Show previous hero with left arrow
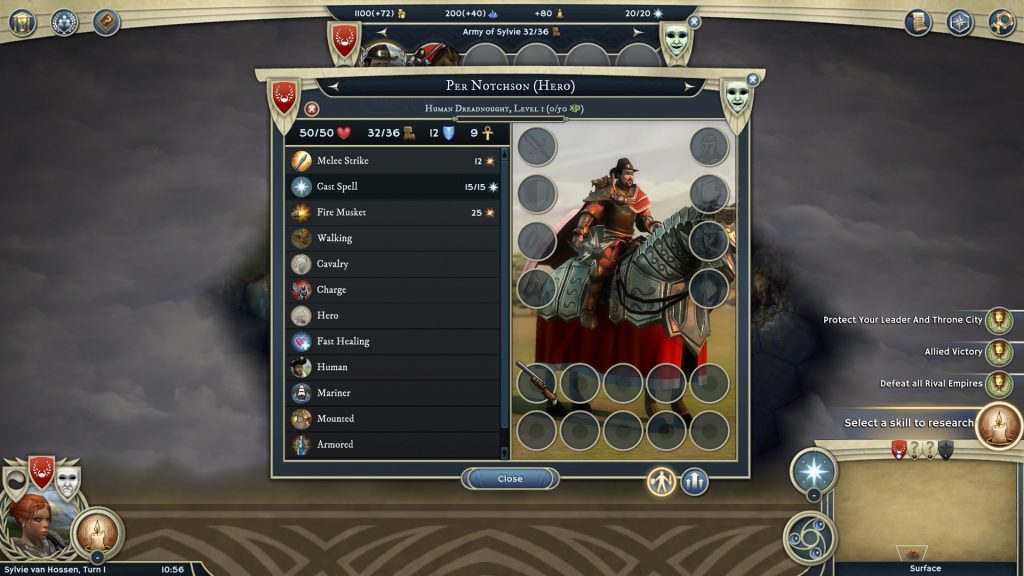The height and width of the screenshot is (576, 1024). pyautogui.click(x=335, y=87)
